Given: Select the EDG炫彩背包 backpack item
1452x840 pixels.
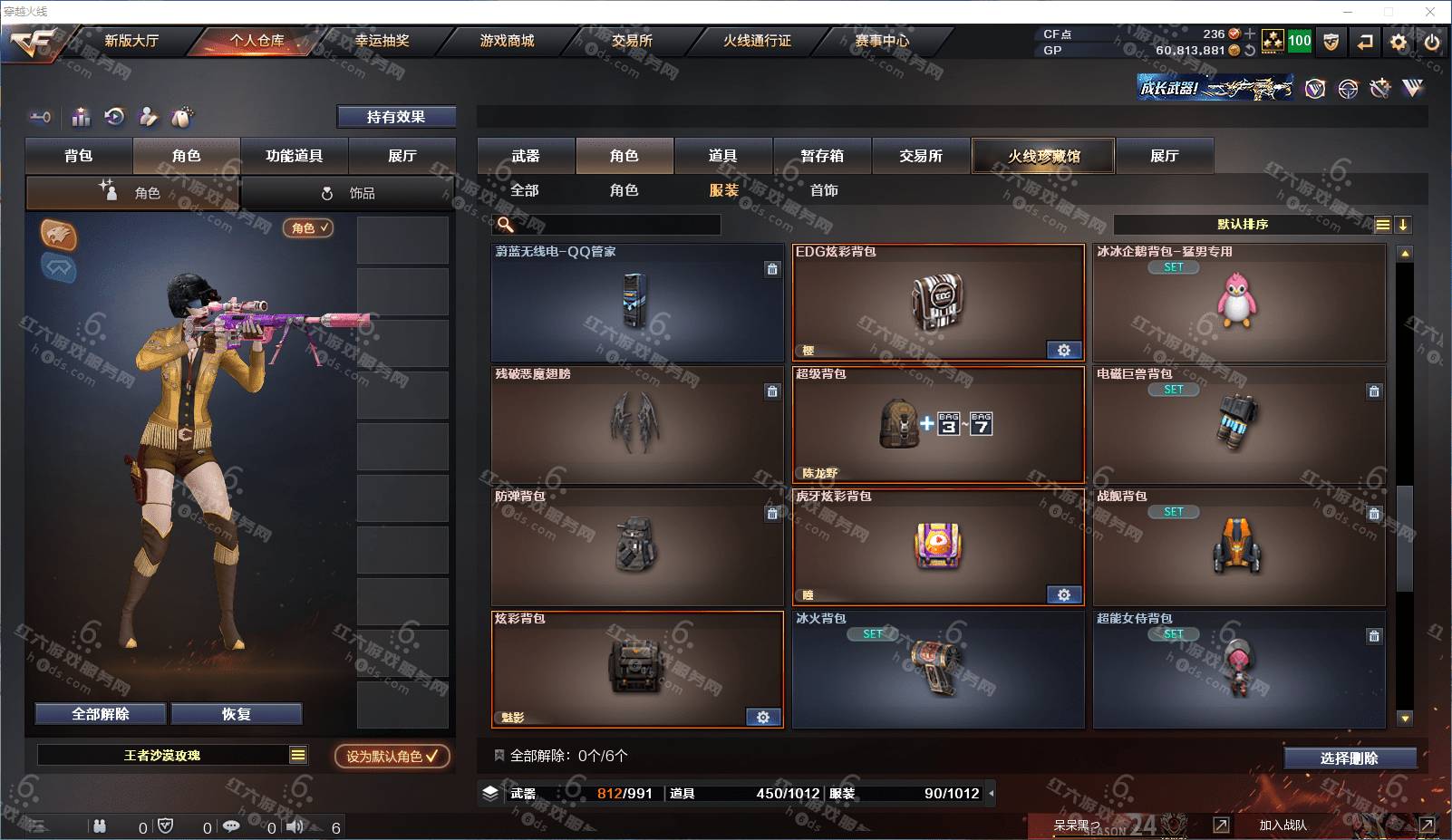Looking at the screenshot, I should point(938,303).
